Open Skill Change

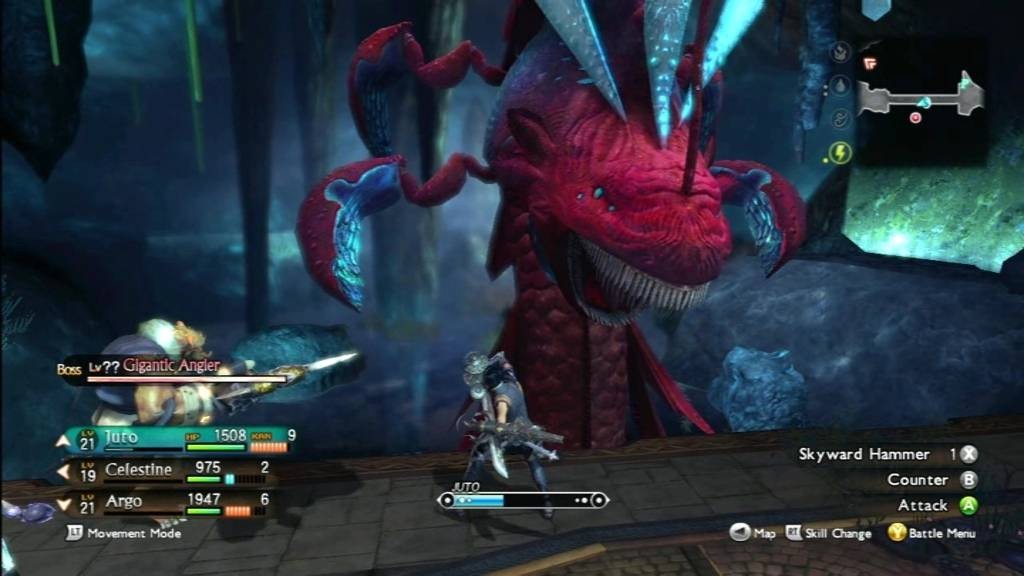(829, 534)
